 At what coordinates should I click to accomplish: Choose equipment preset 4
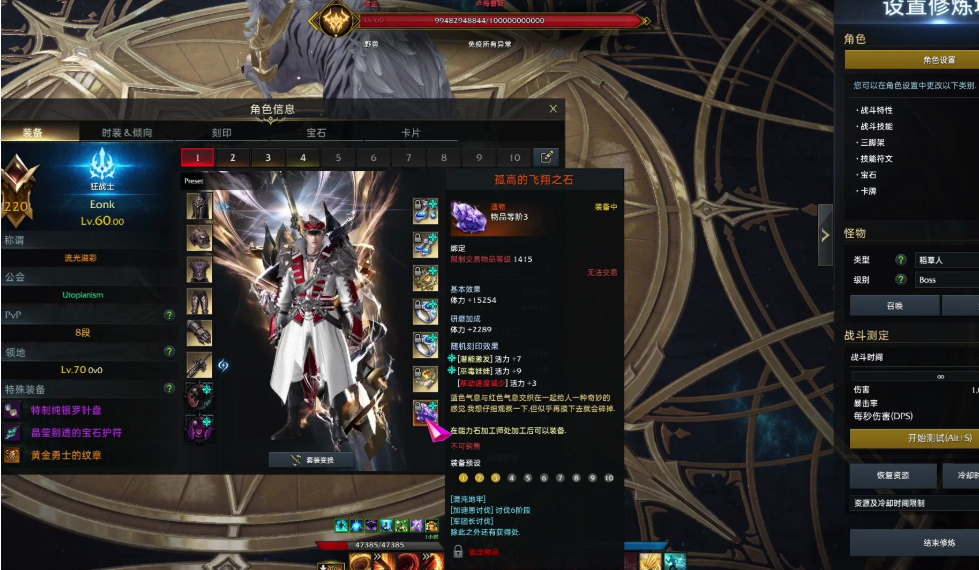click(x=303, y=157)
